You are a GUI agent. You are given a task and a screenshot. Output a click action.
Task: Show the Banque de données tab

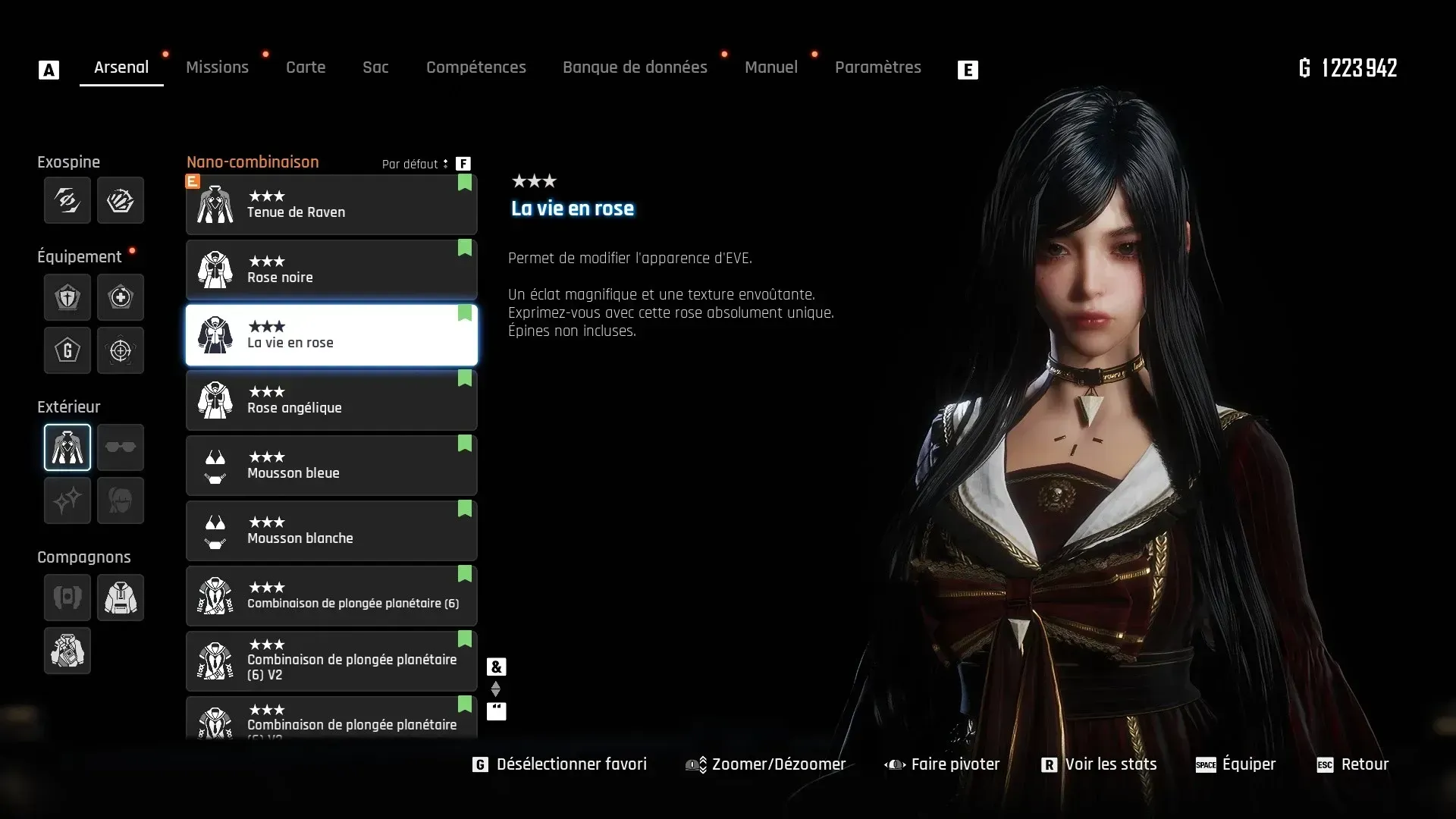(x=635, y=67)
